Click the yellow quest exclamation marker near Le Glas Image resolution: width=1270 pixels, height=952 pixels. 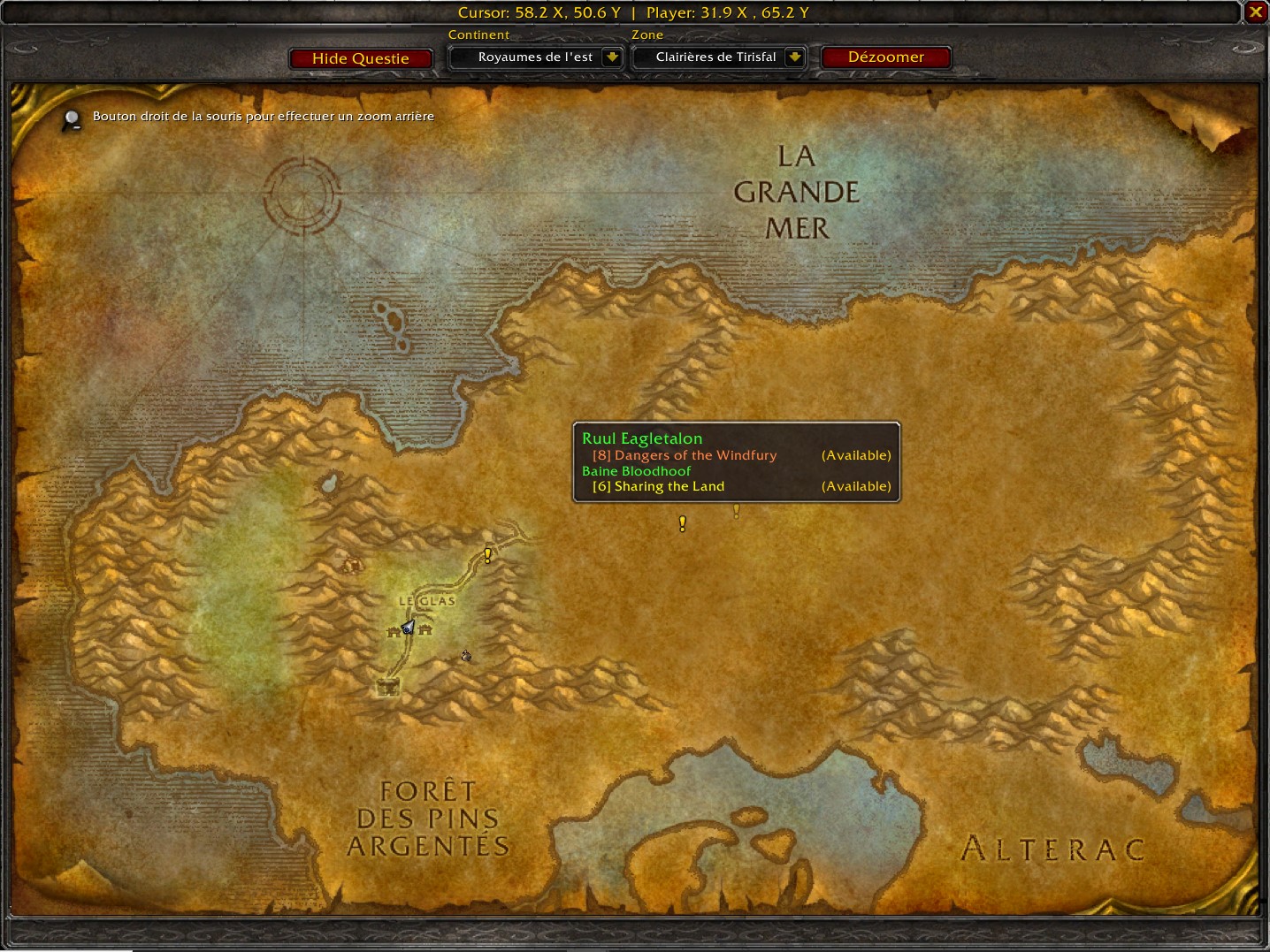click(x=487, y=554)
